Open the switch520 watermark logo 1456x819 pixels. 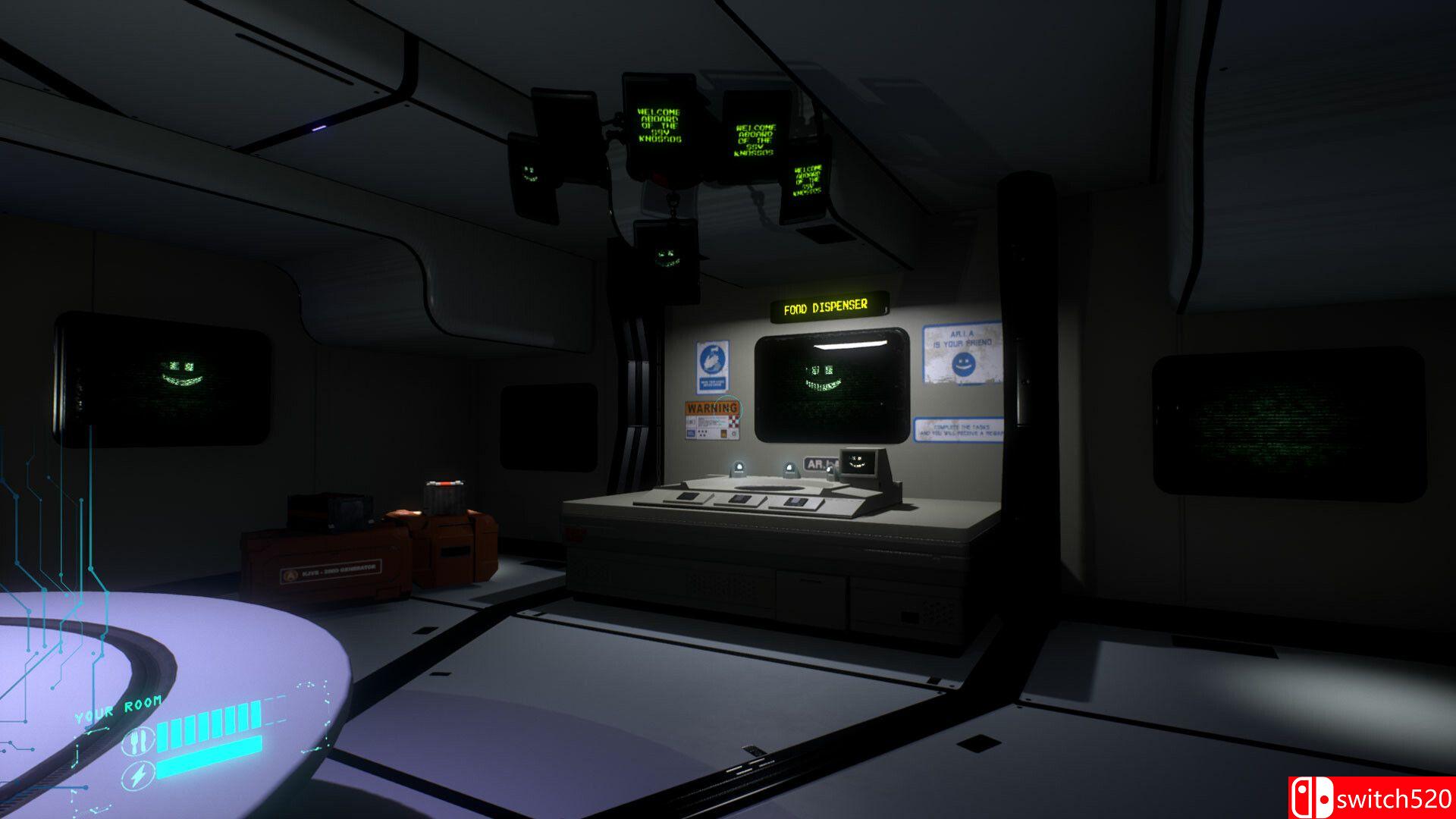click(1371, 798)
